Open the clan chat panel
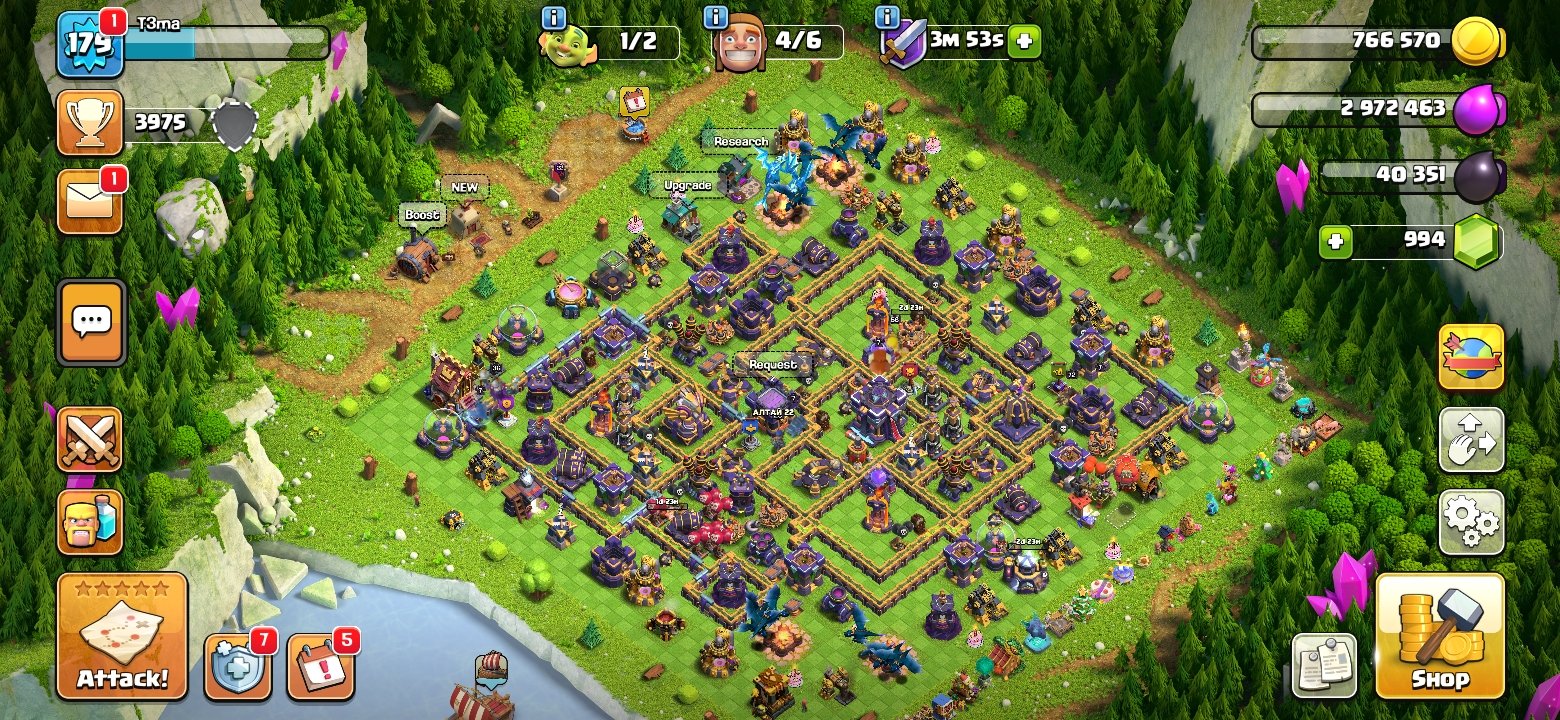This screenshot has width=1560, height=720. (91, 318)
